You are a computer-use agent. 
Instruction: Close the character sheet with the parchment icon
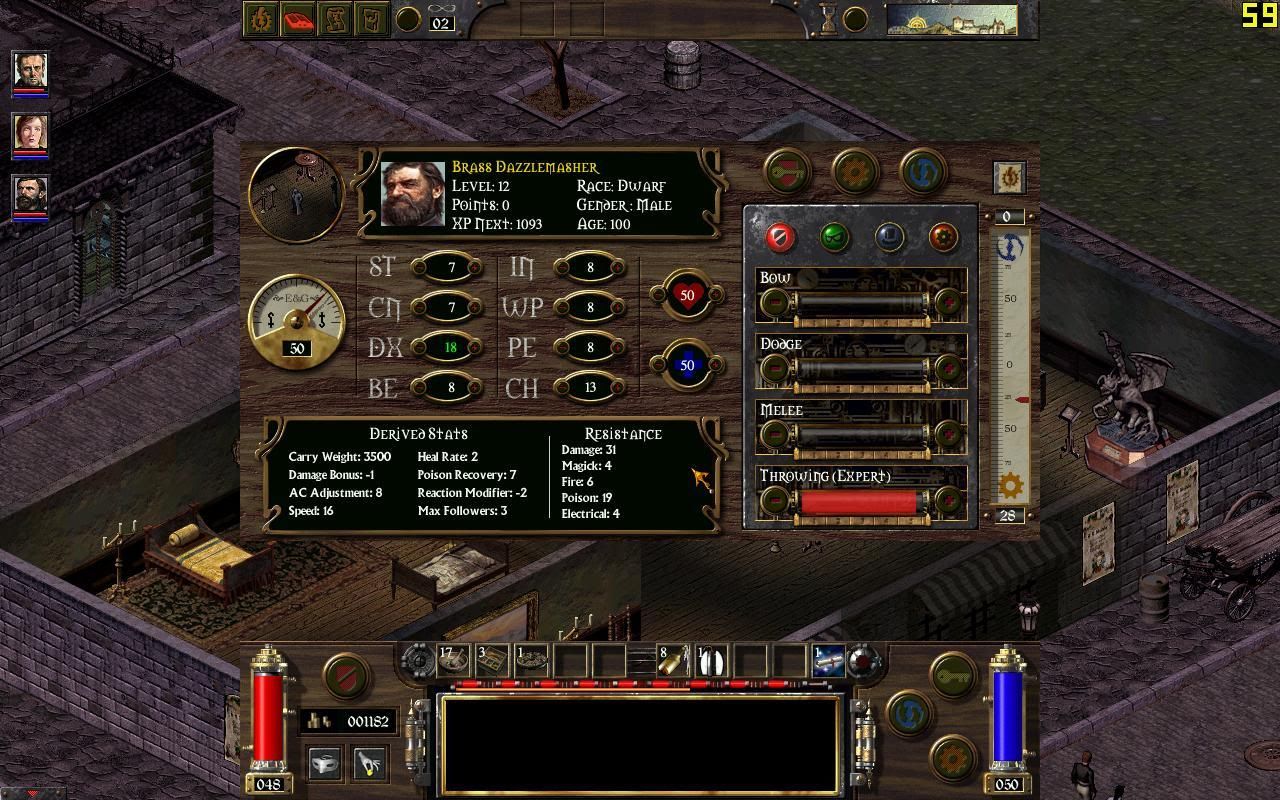click(1009, 177)
